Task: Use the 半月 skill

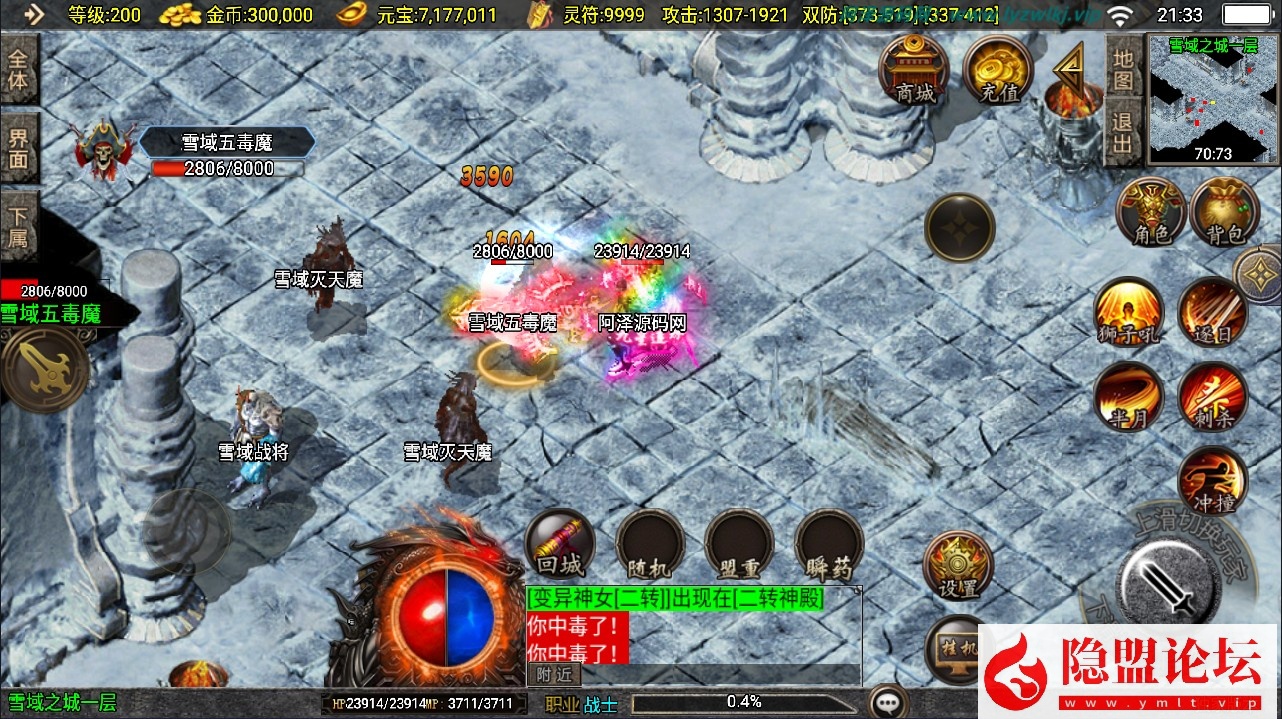Action: click(x=1128, y=396)
